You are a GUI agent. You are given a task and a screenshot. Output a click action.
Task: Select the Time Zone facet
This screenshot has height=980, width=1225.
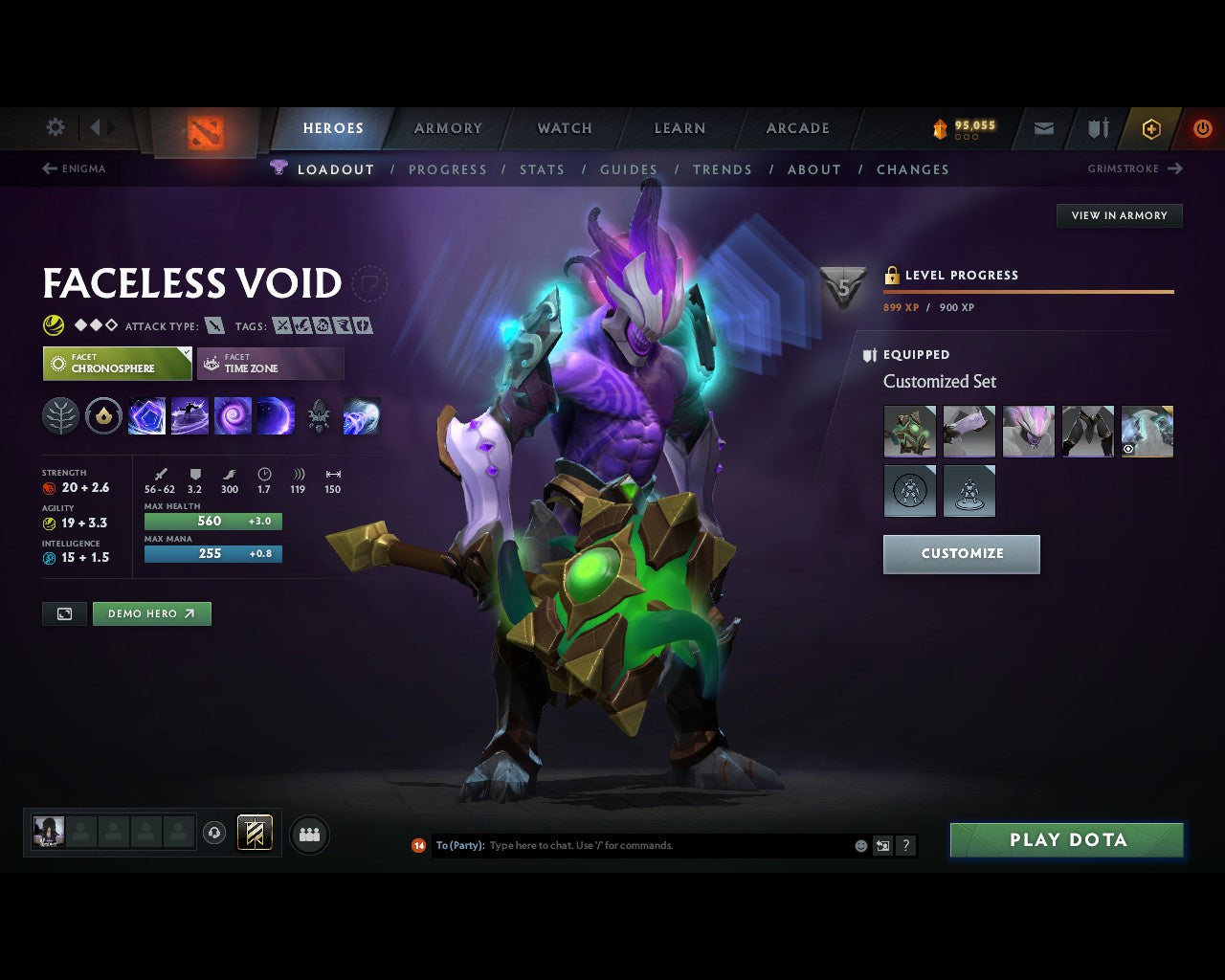point(271,364)
